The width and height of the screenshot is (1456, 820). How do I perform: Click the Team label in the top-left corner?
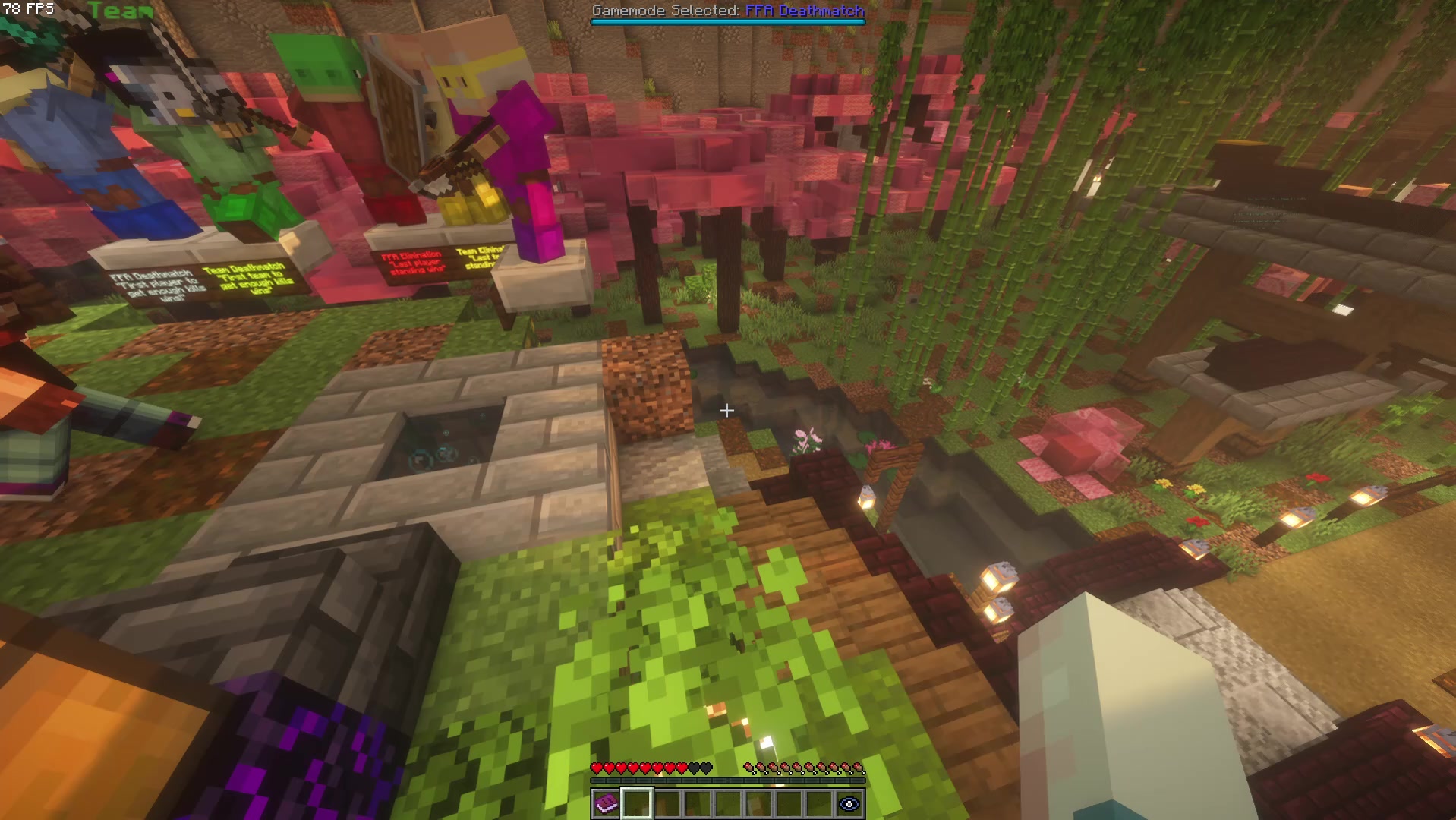(x=121, y=11)
